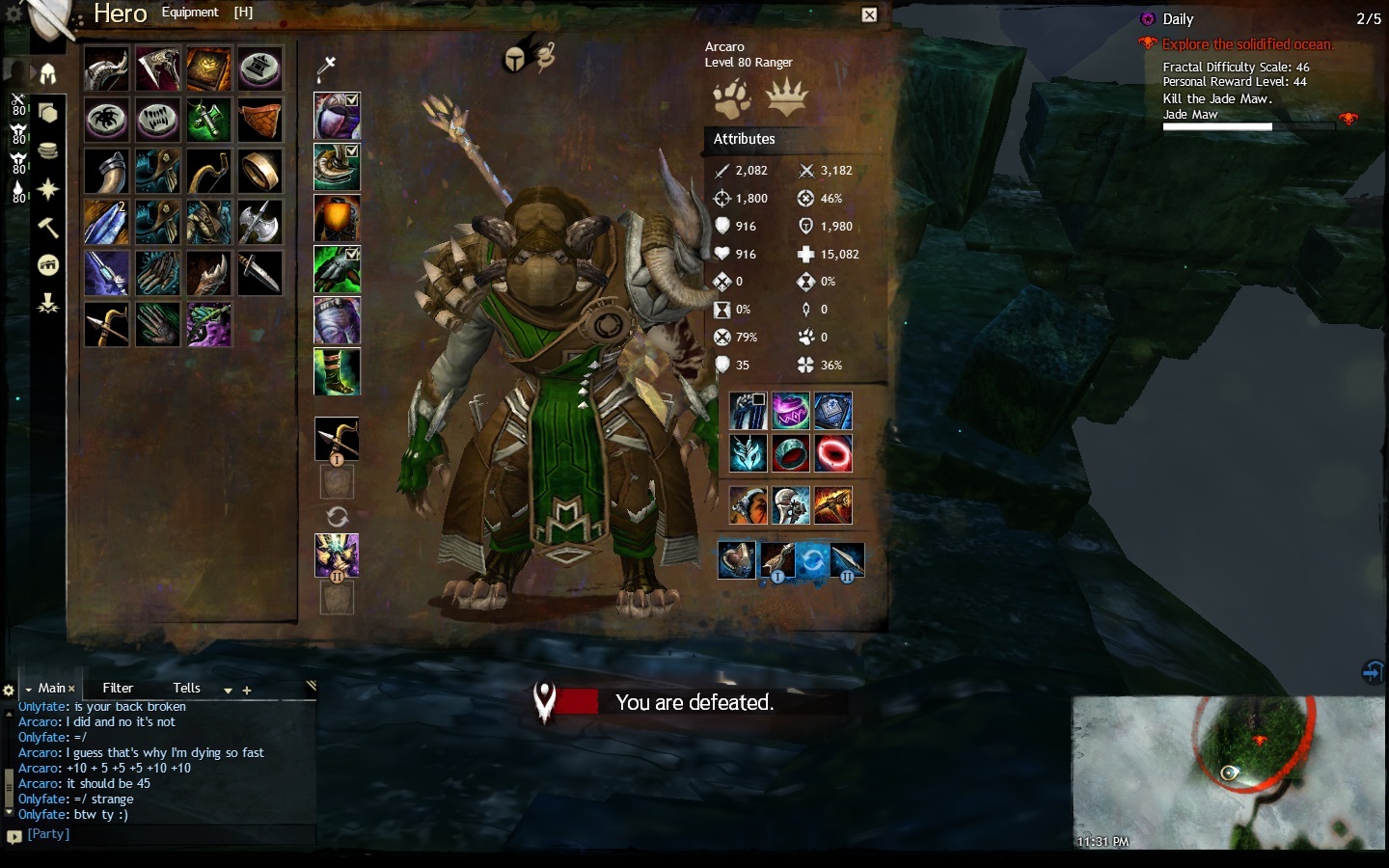The image size is (1389, 868).
Task: Open the Daily objective tracker header
Action: click(x=1178, y=19)
